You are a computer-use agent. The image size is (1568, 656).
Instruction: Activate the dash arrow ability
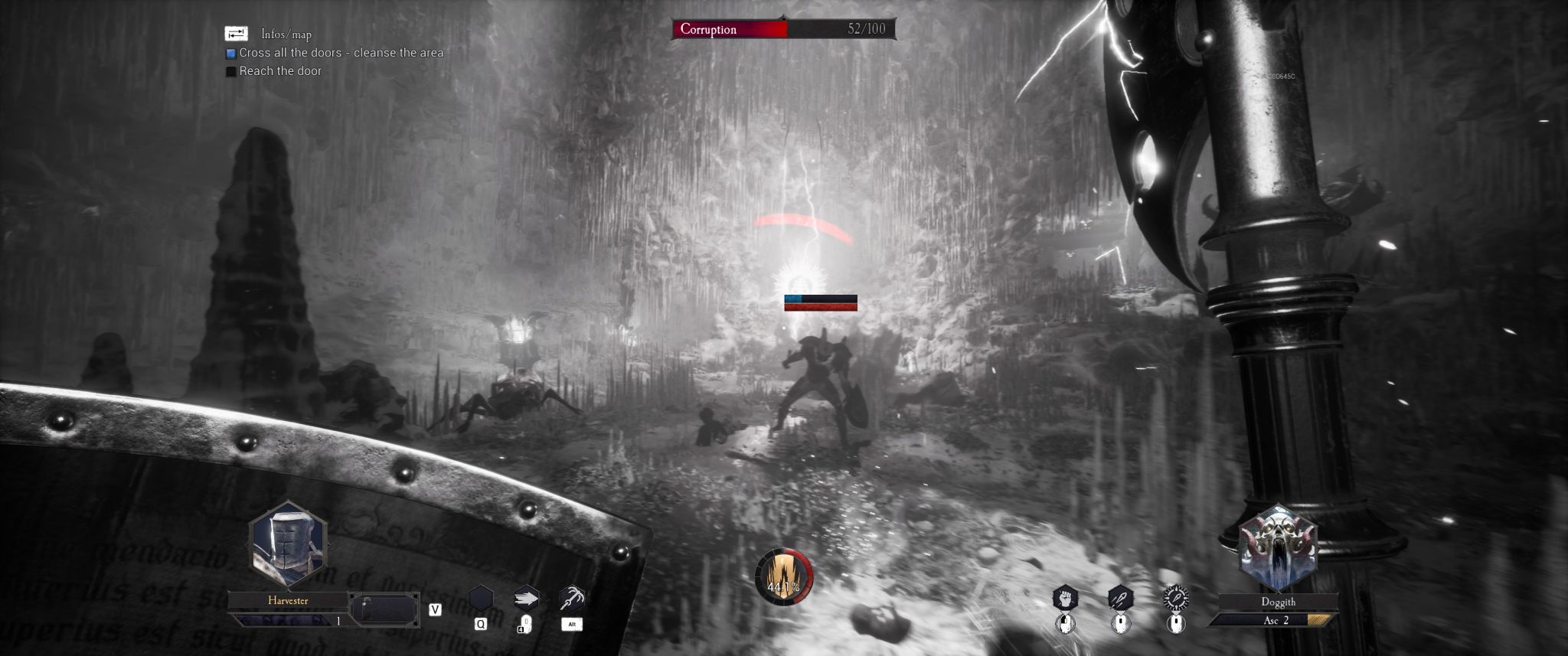click(527, 597)
